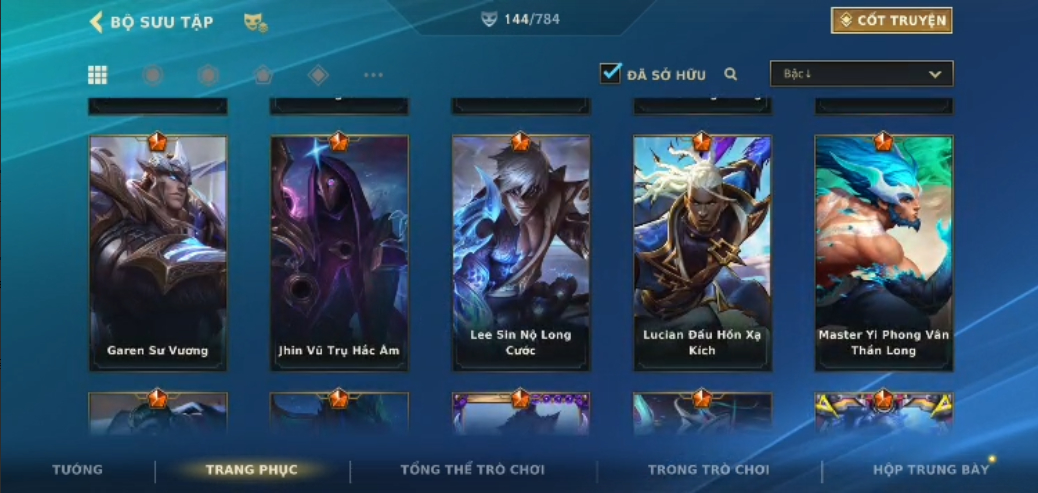
Task: Open the Tổng Thể Trò Chơi tab
Action: [472, 469]
